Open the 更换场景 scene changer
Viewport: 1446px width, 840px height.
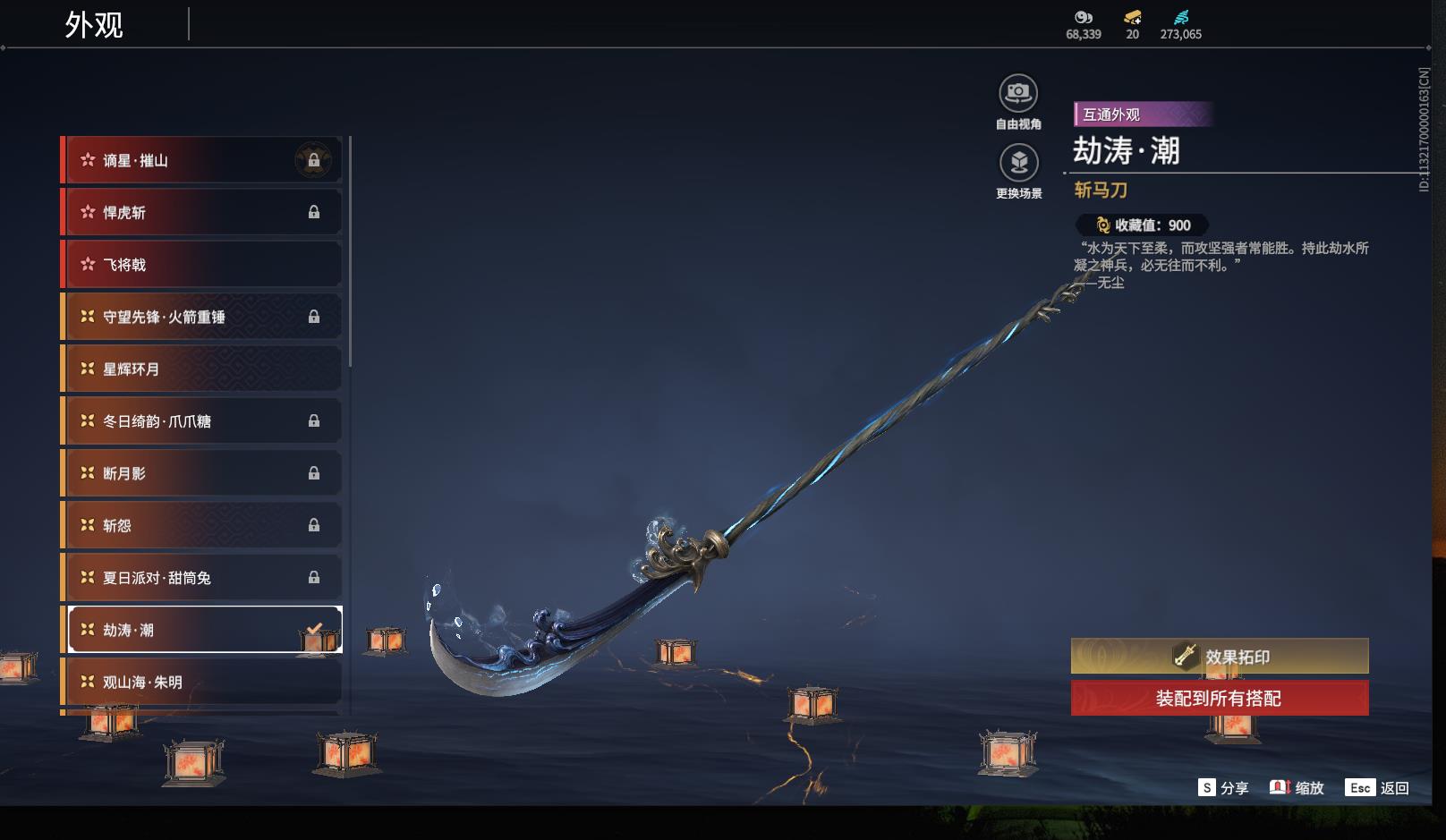pyautogui.click(x=1018, y=164)
